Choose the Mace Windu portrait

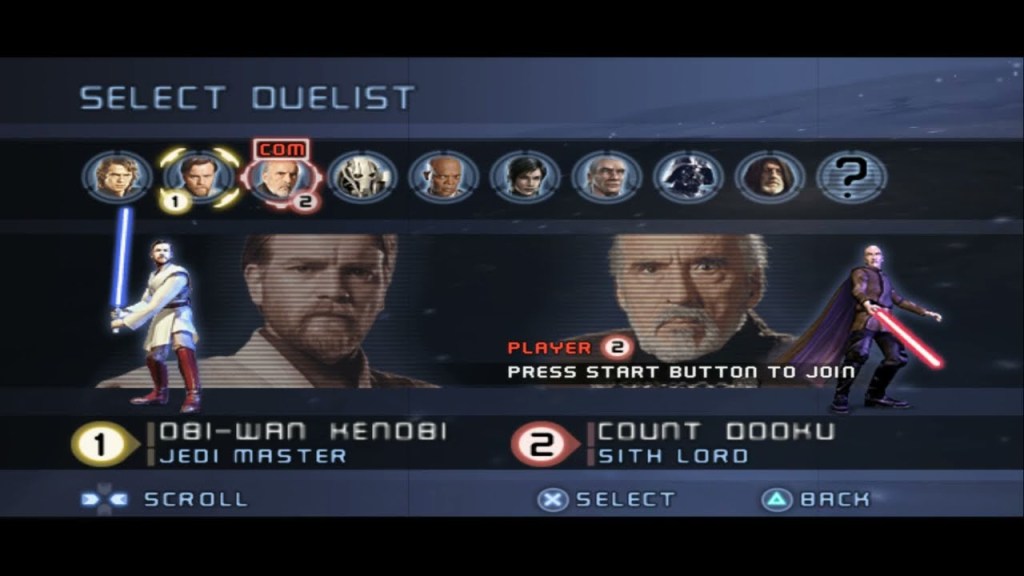(444, 178)
